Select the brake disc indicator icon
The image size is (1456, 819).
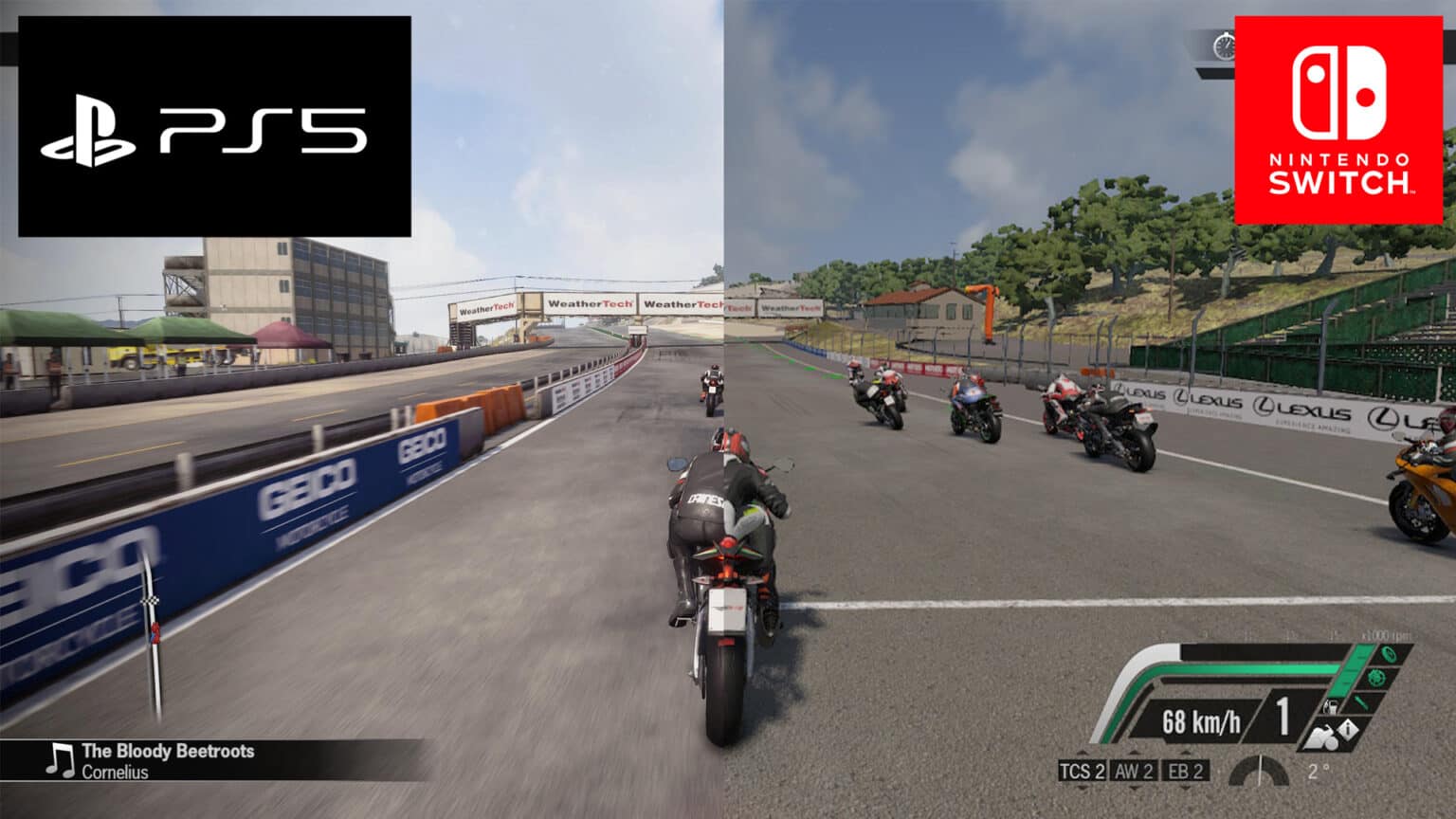pos(1376,679)
